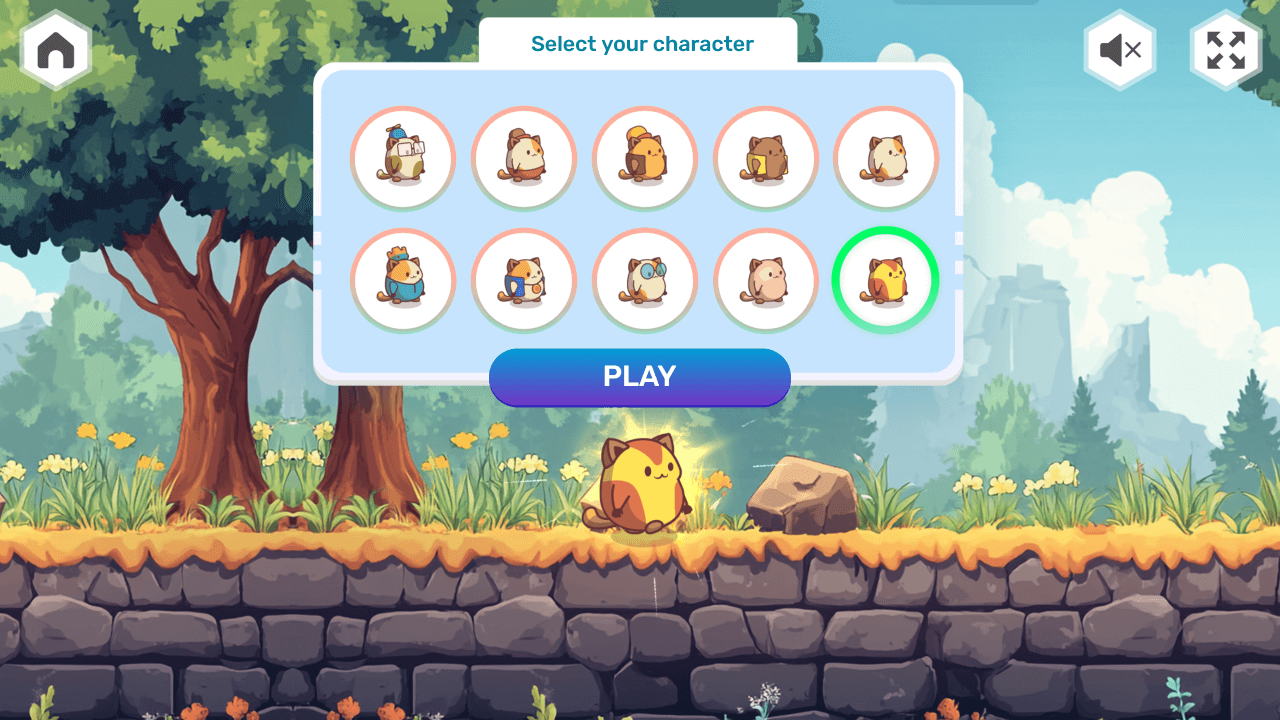The image size is (1280, 720).
Task: Select the cat with propeller cap and glasses
Action: 403,158
